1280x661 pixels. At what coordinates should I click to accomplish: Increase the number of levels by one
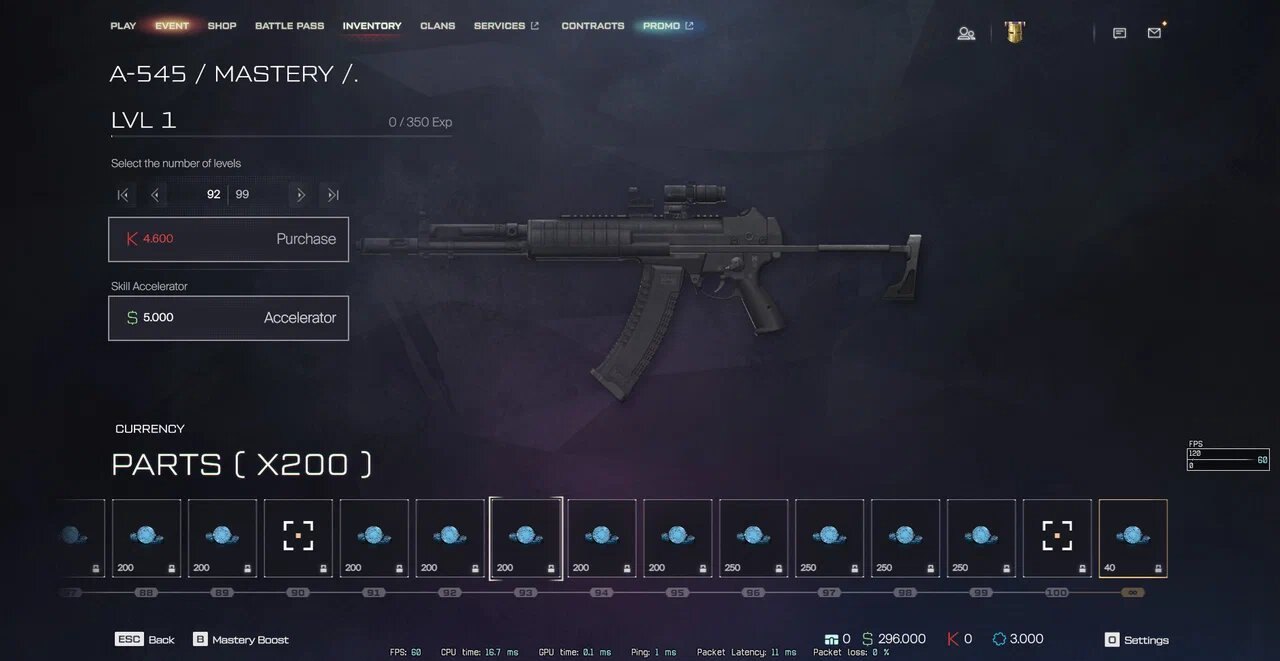pyautogui.click(x=300, y=195)
